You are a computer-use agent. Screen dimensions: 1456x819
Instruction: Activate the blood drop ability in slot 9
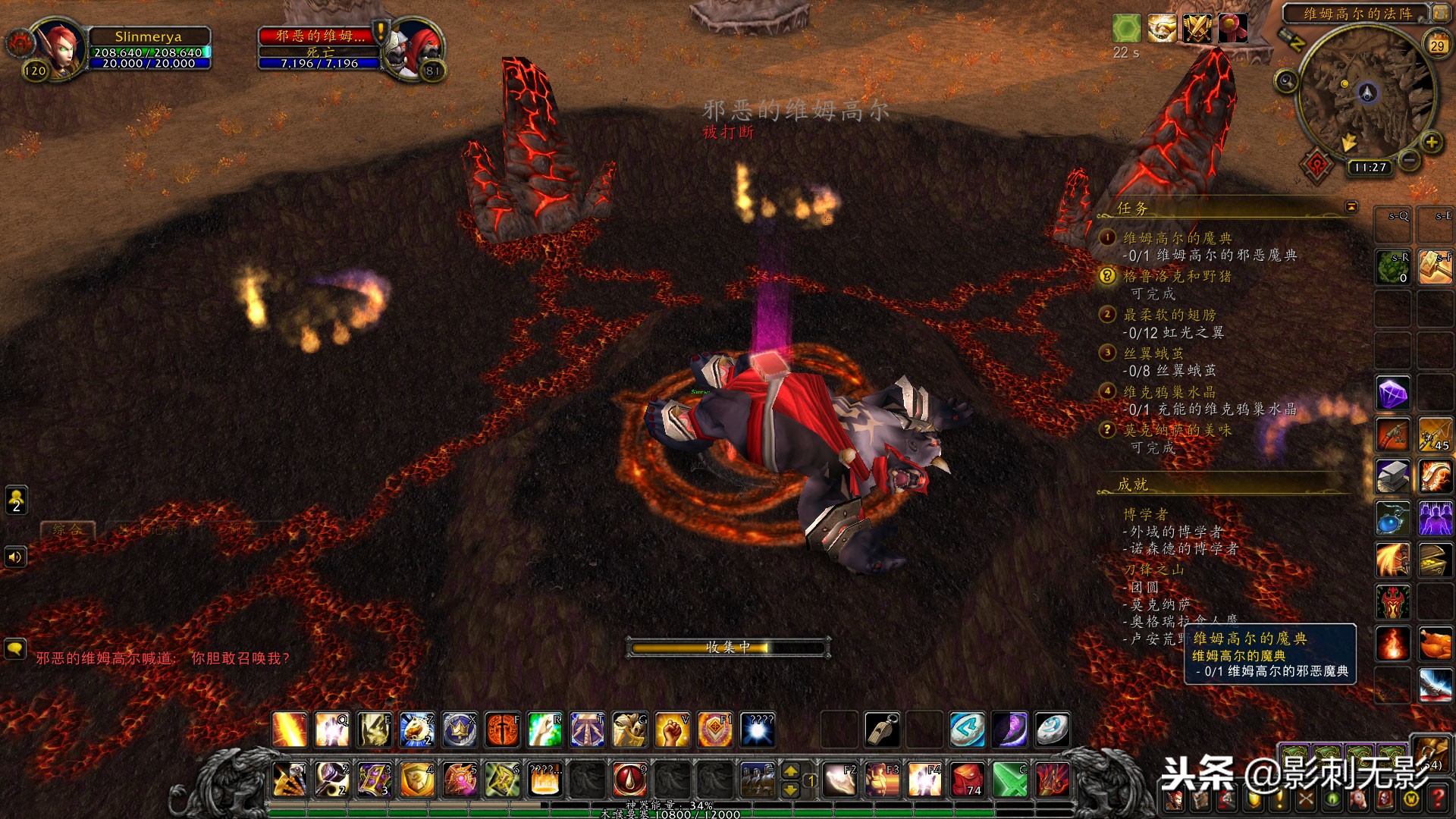click(x=629, y=779)
